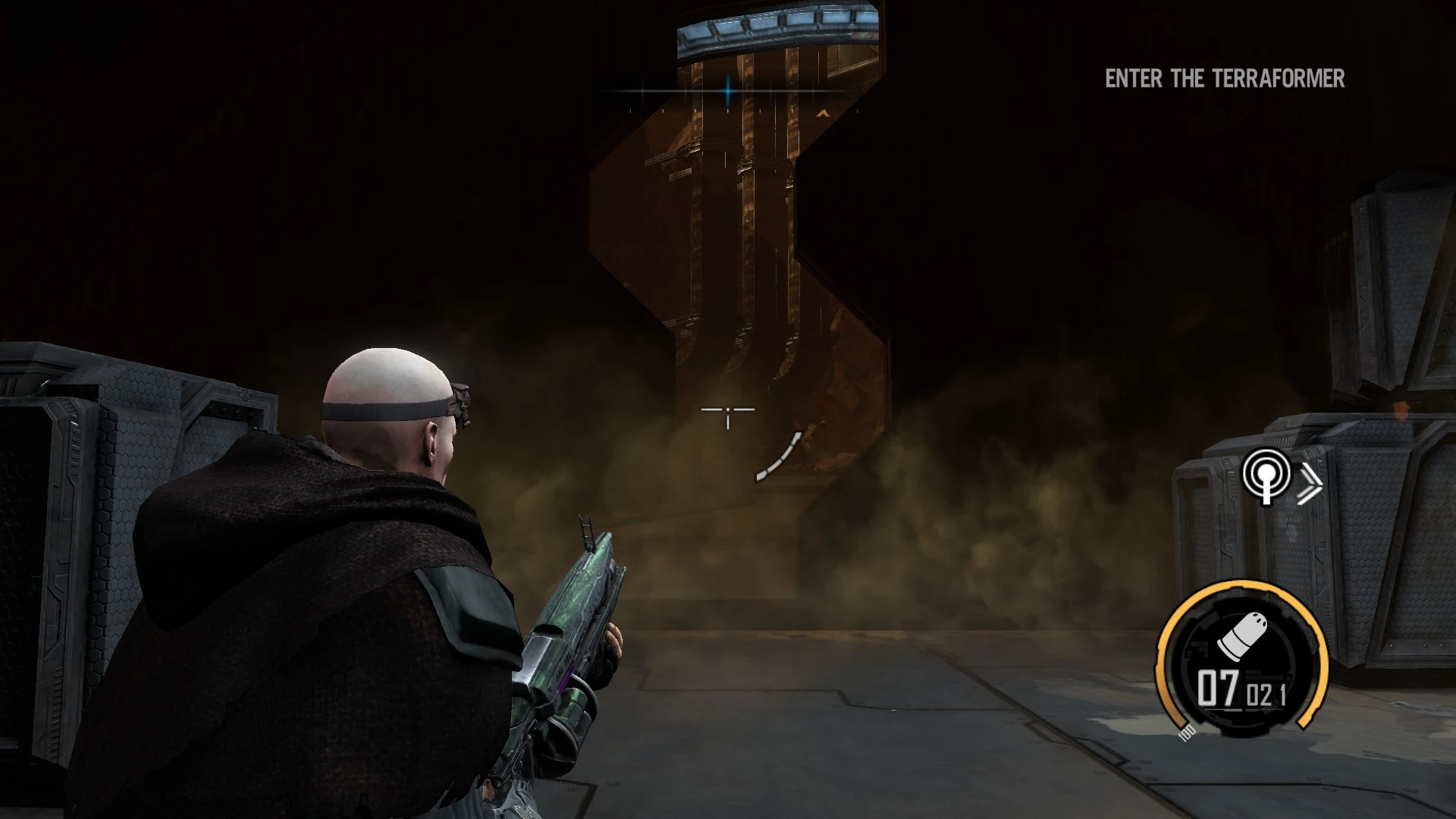The width and height of the screenshot is (1456, 819).
Task: Click the curved reload indicator near the crosshair
Action: (x=780, y=457)
